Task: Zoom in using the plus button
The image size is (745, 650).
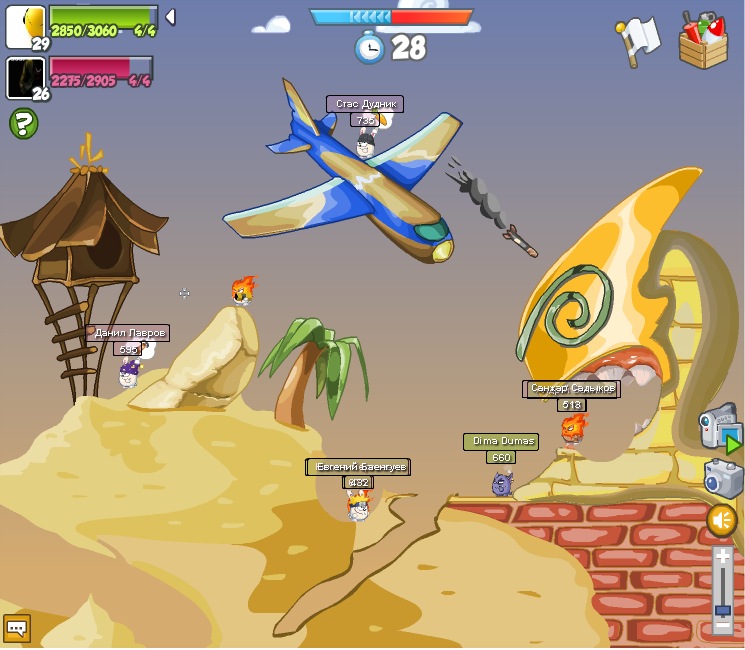Action: [x=722, y=555]
